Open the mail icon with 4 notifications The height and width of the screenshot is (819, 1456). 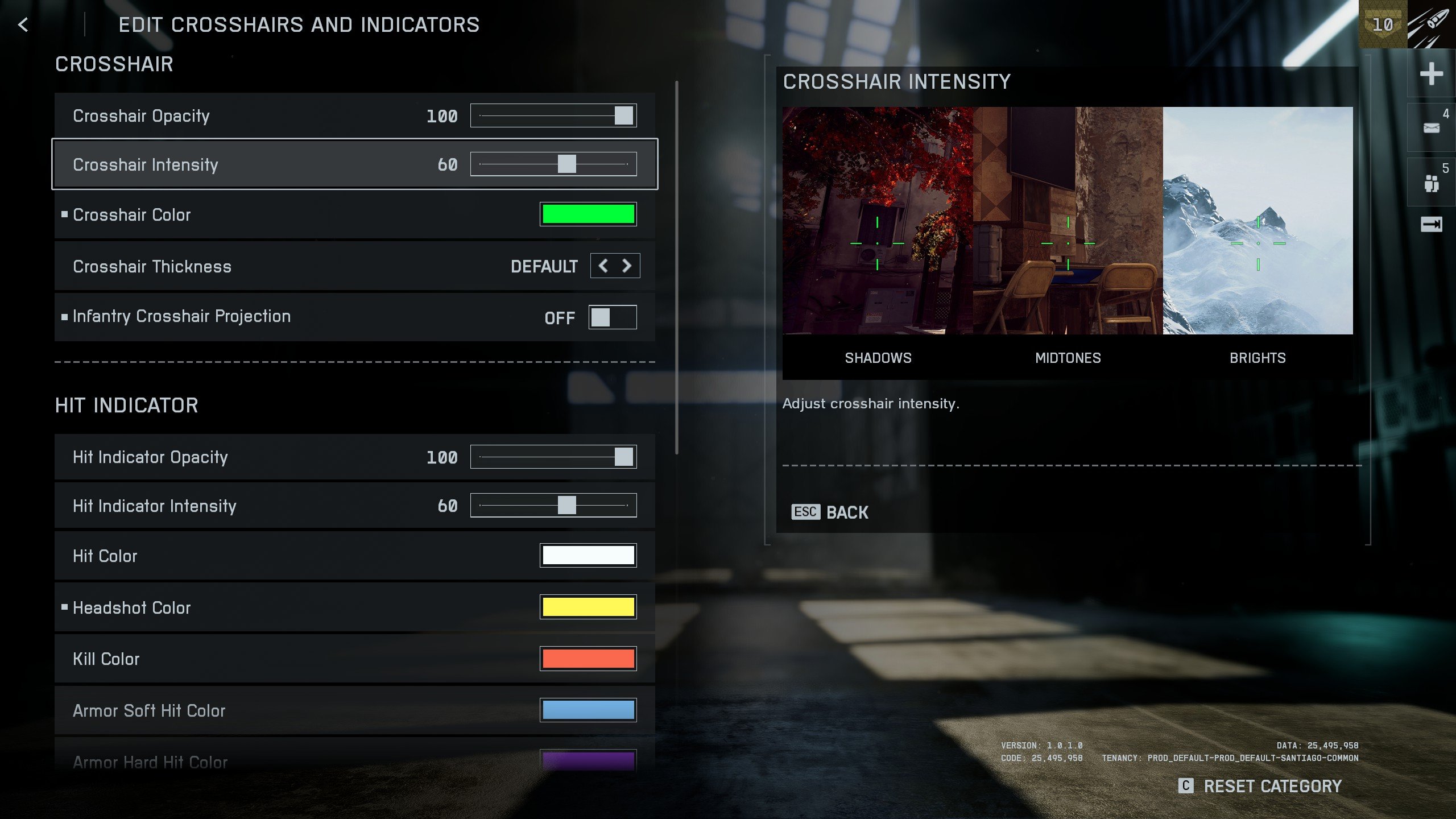point(1431,128)
